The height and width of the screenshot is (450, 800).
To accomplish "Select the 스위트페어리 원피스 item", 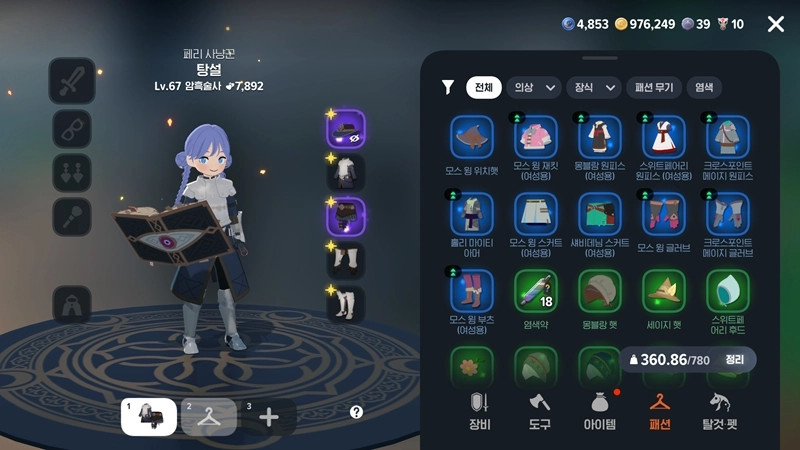I will (664, 138).
